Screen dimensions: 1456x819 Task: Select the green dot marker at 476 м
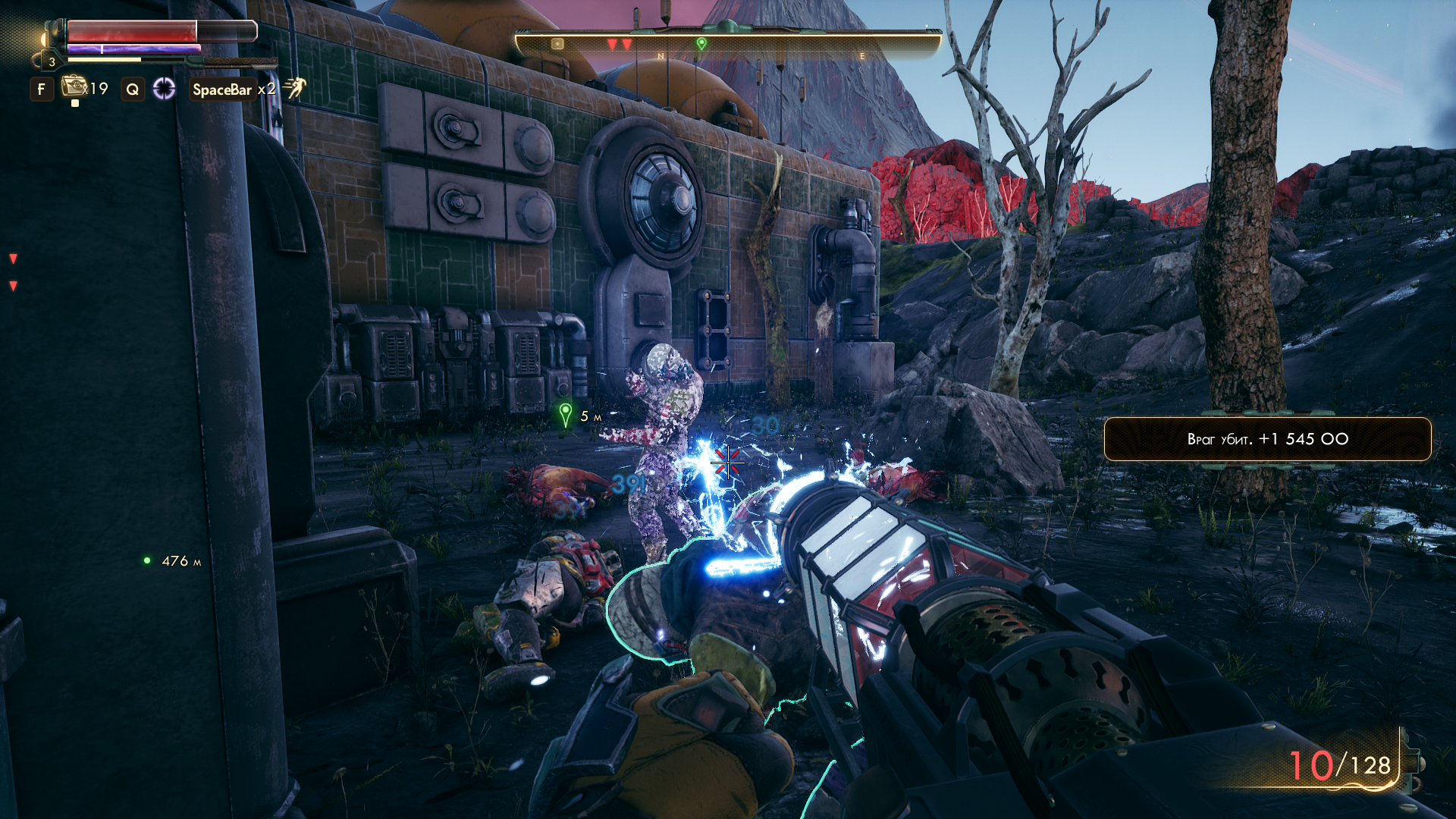(147, 561)
